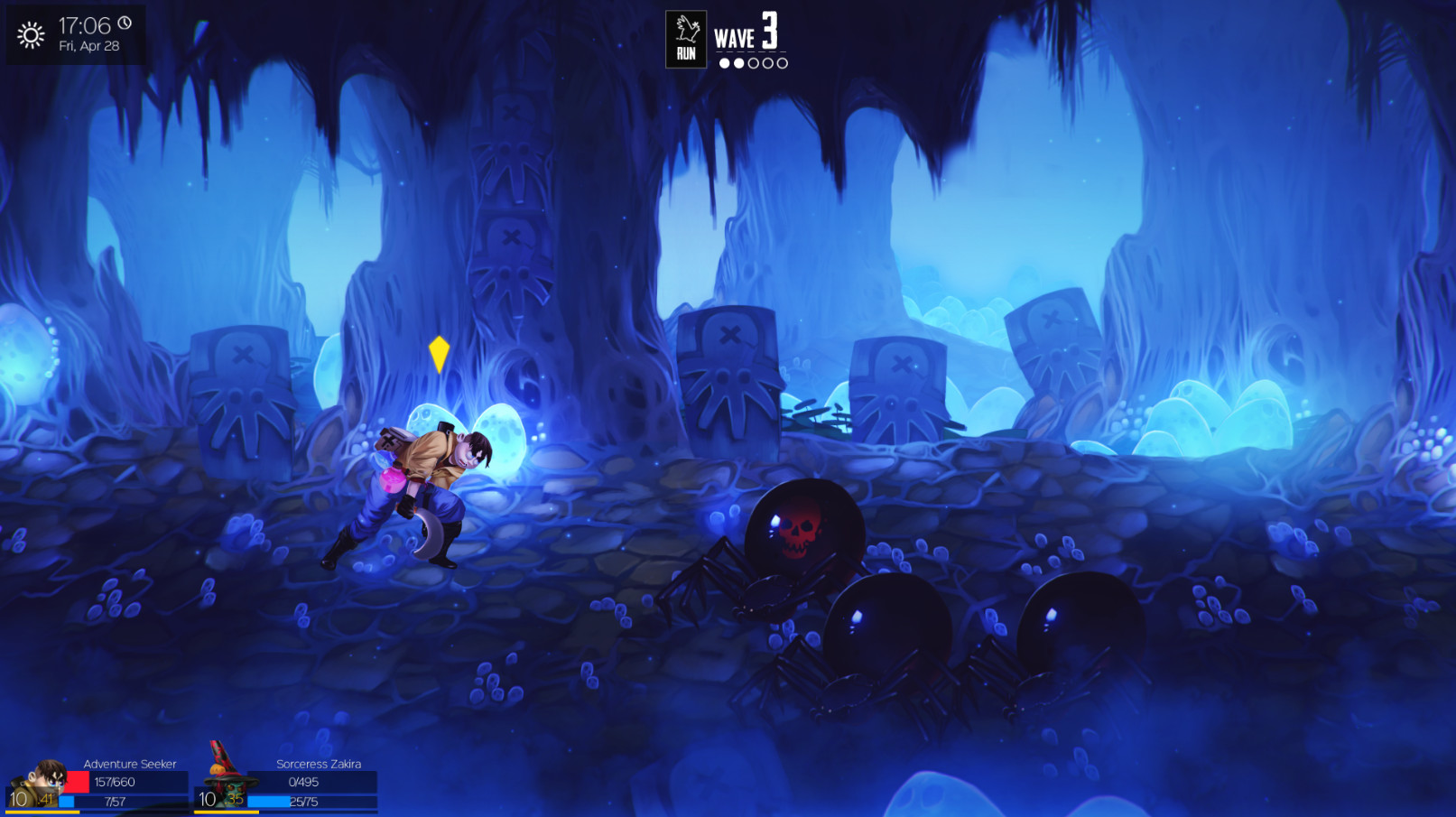This screenshot has height=817, width=1456.
Task: Select the sun weather icon
Action: click(x=30, y=36)
